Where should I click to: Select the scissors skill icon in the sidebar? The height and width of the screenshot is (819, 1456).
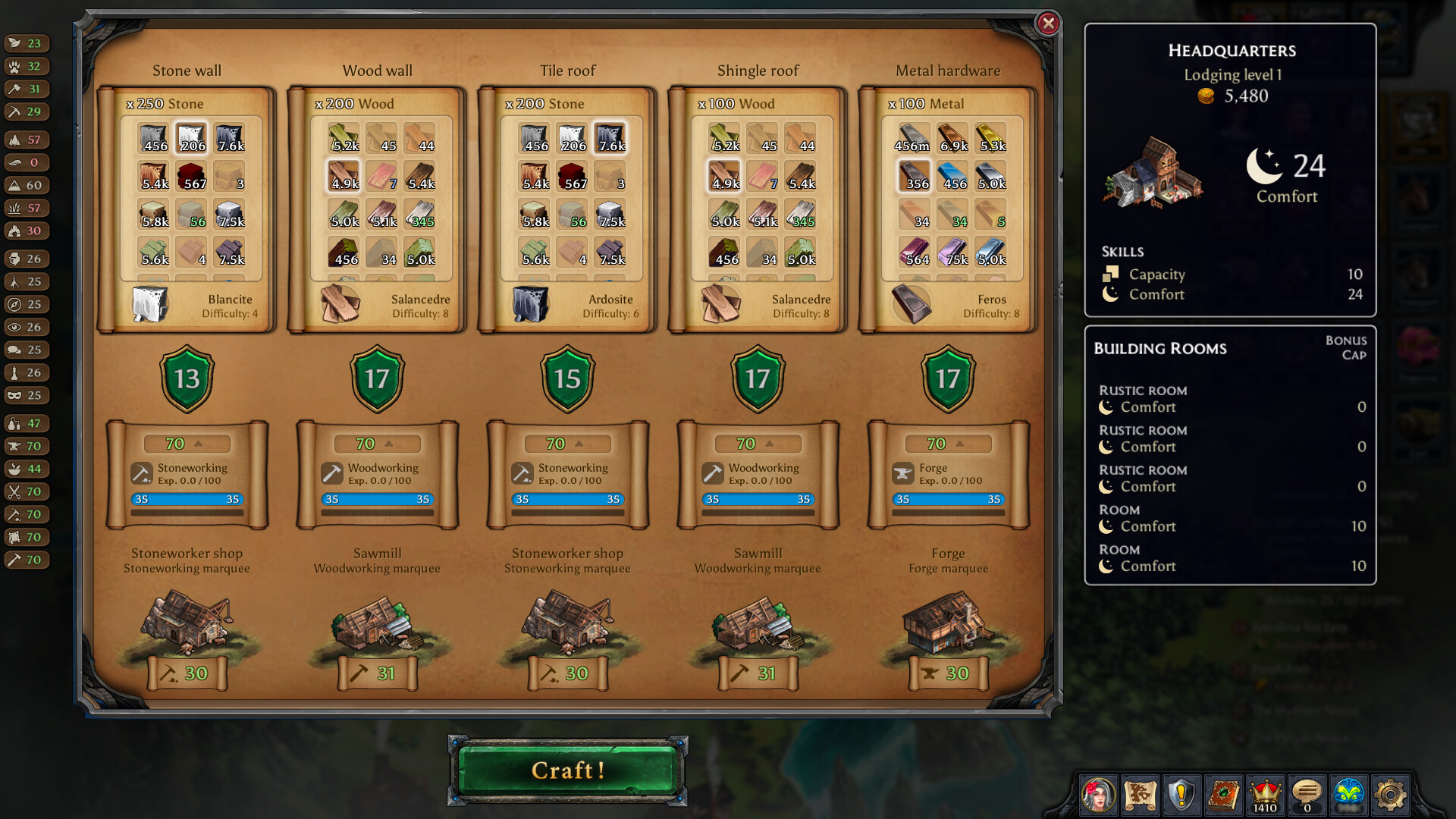pyautogui.click(x=15, y=491)
